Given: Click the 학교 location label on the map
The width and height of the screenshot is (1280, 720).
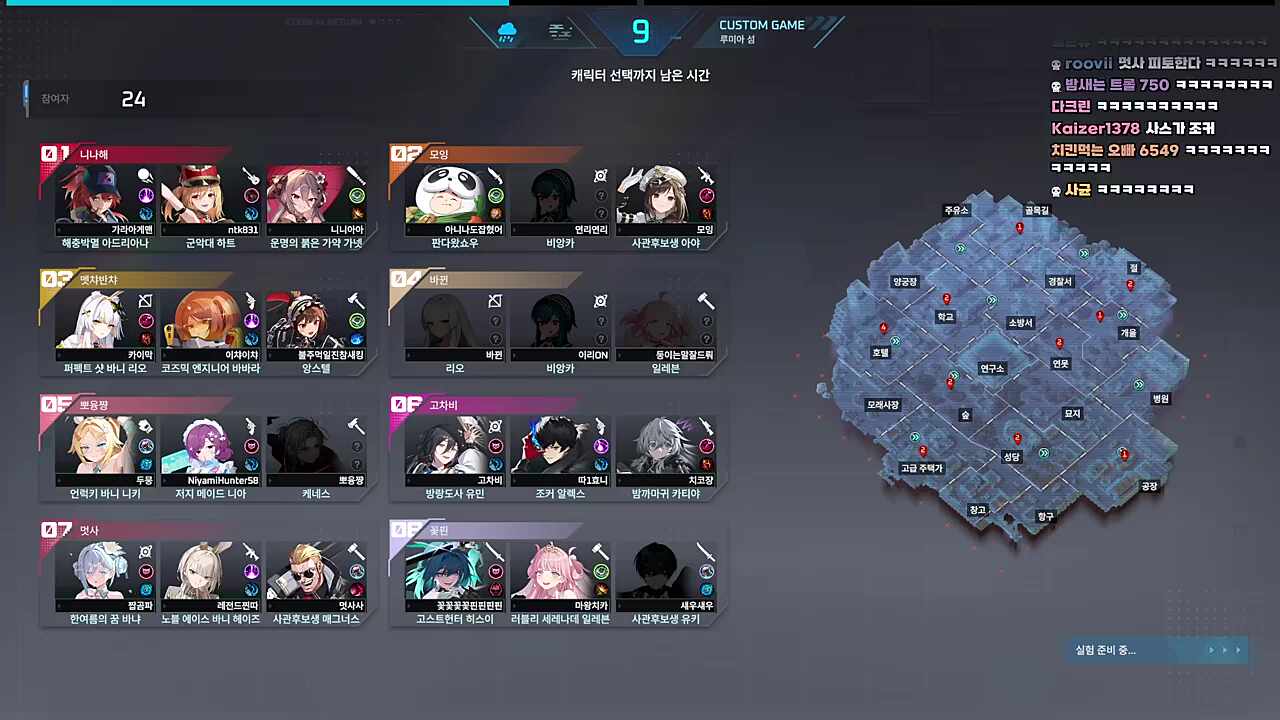Looking at the screenshot, I should click(944, 315).
